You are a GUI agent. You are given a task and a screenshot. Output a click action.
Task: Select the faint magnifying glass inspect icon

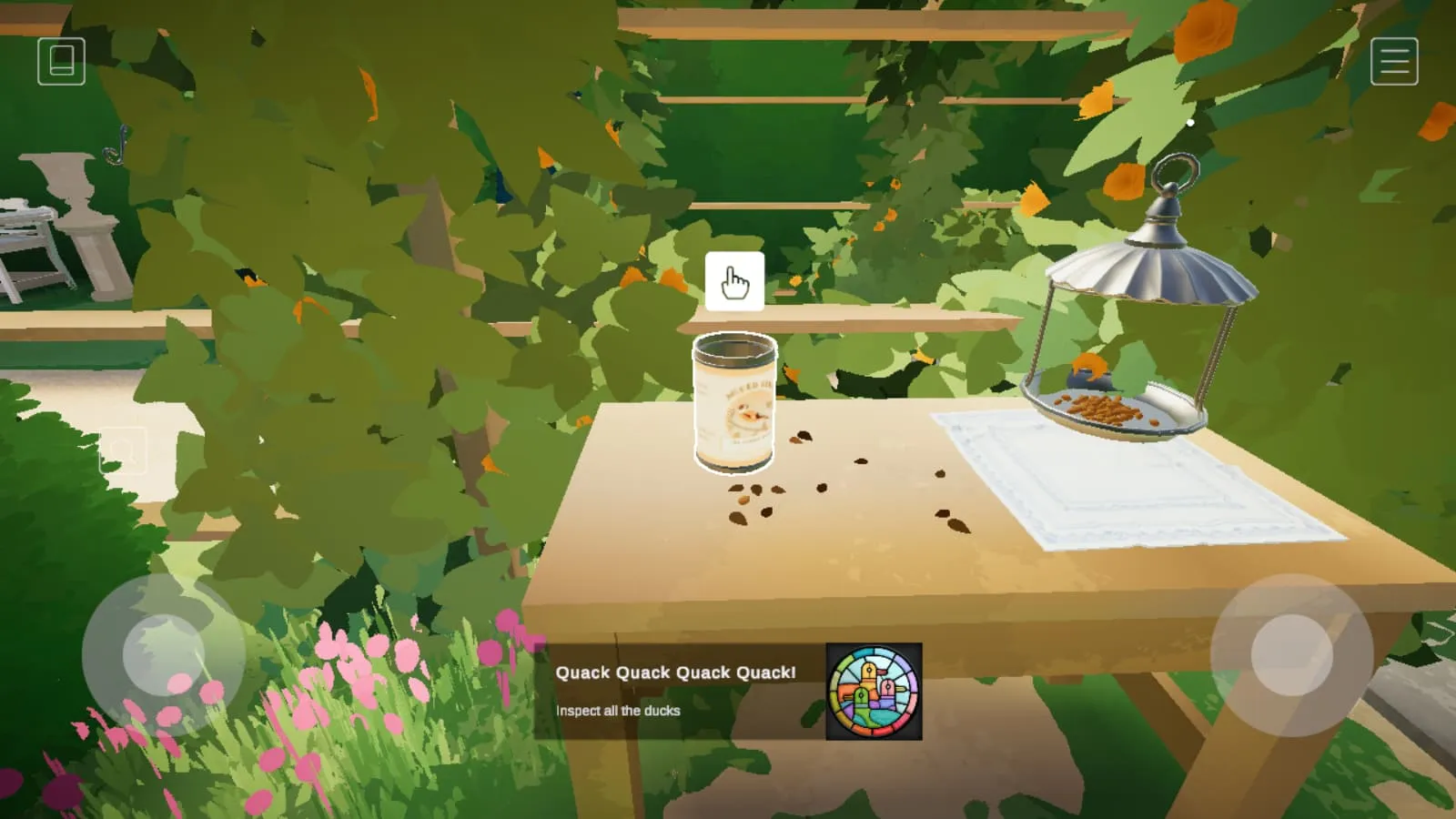click(123, 450)
